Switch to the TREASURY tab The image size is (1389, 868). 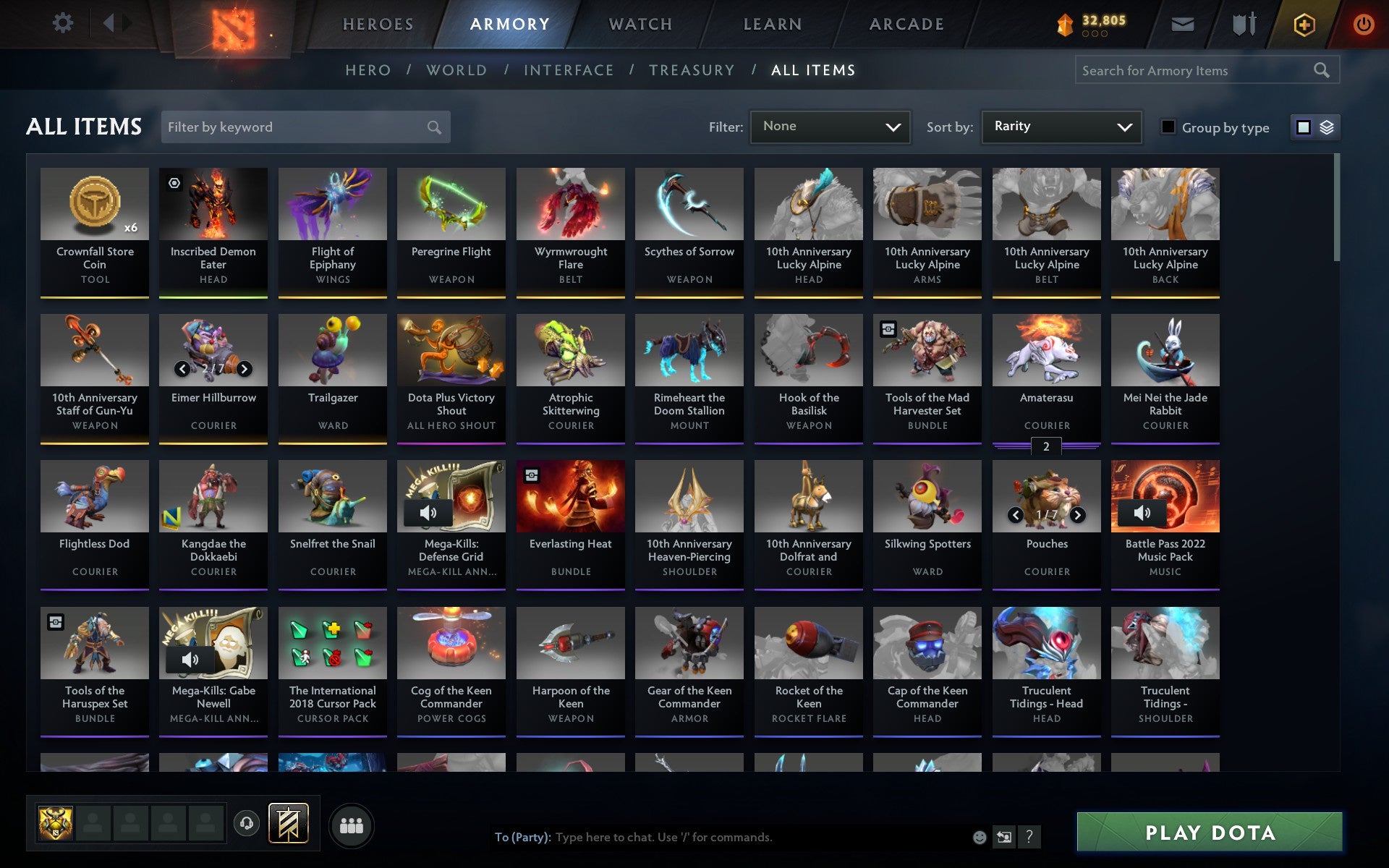point(692,70)
